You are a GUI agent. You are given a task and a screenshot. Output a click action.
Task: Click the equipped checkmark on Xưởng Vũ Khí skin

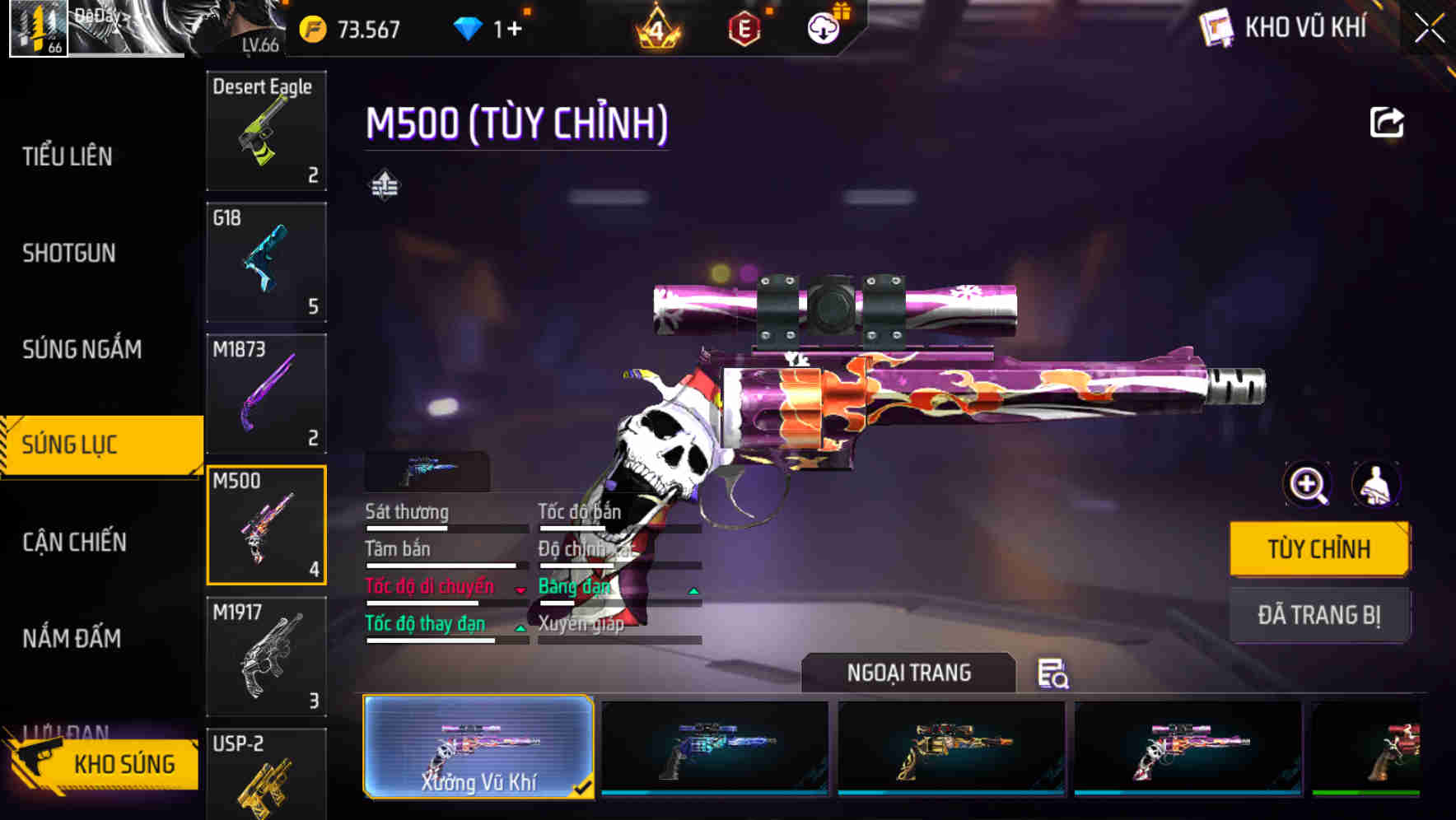click(x=586, y=788)
